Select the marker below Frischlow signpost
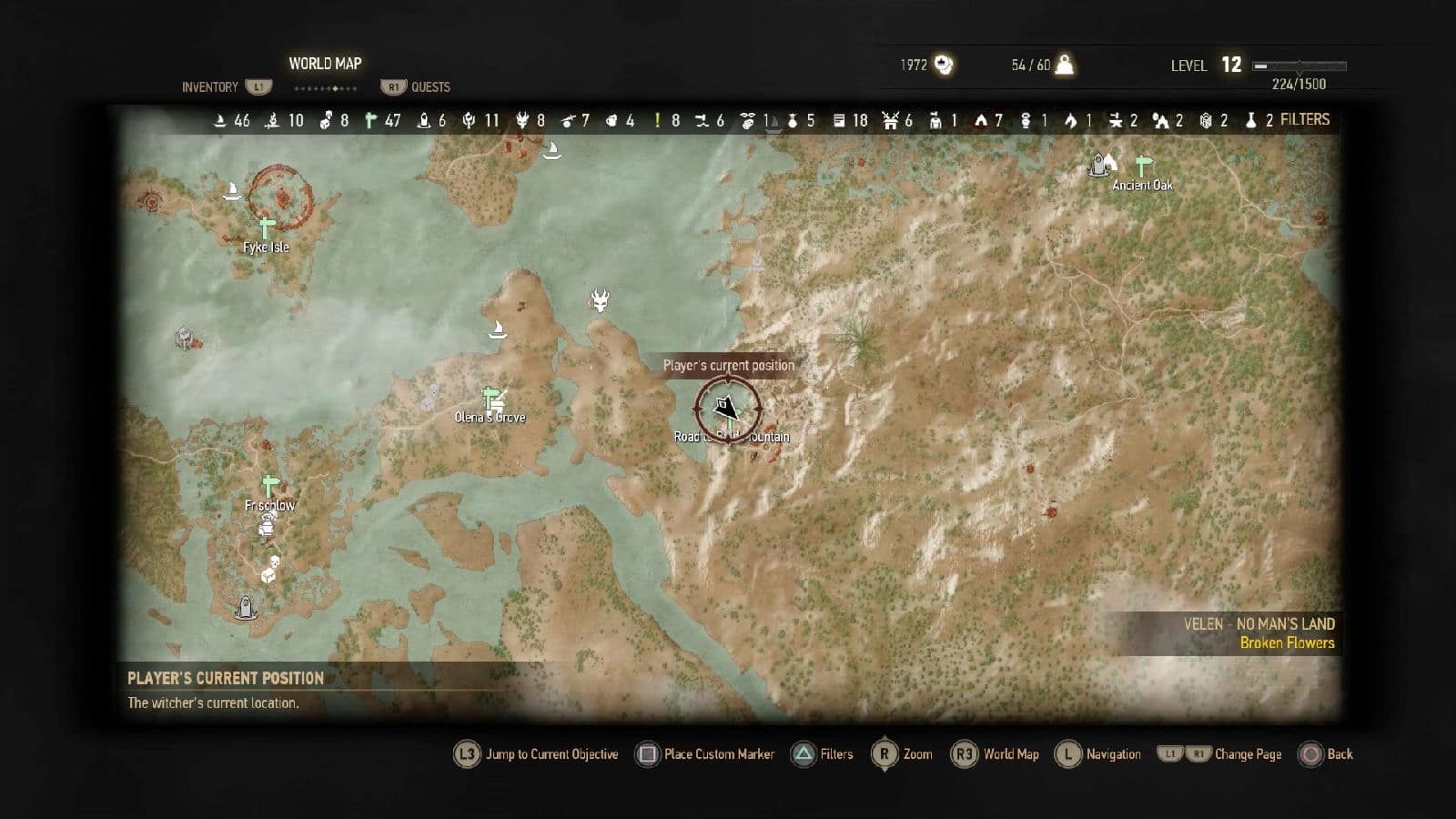 [x=268, y=523]
